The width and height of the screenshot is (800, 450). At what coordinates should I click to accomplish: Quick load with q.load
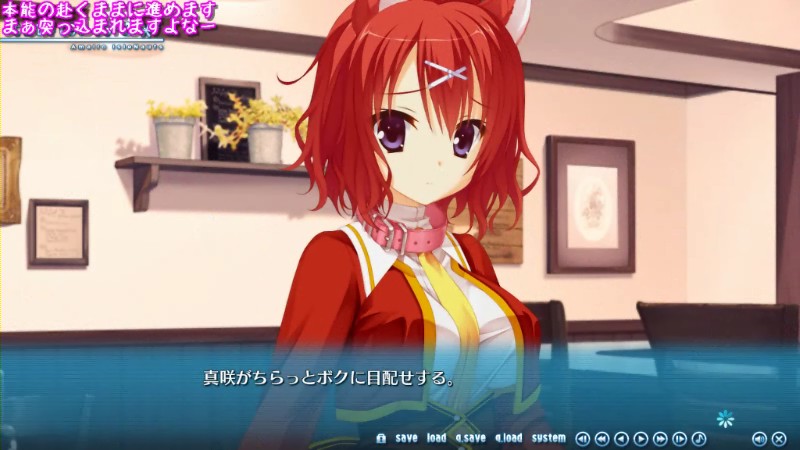point(508,438)
